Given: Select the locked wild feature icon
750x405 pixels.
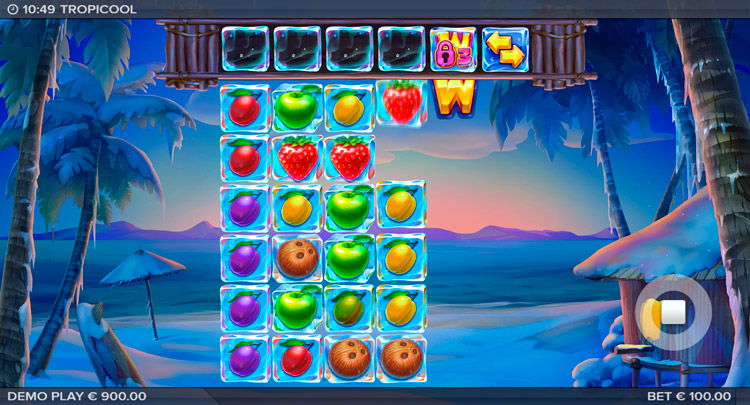Looking at the screenshot, I should tap(453, 49).
